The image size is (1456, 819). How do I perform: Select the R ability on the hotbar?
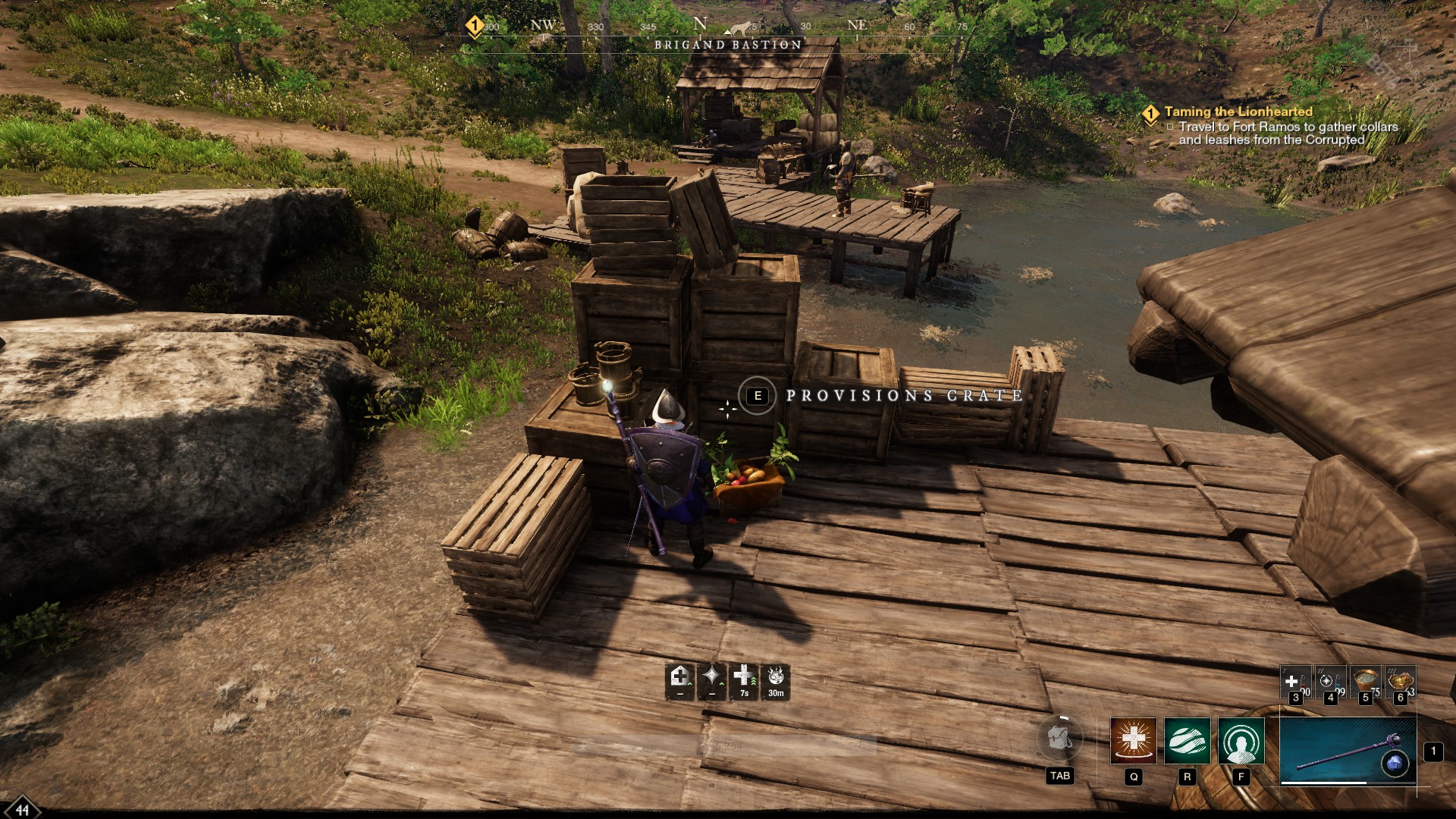pyautogui.click(x=1187, y=740)
